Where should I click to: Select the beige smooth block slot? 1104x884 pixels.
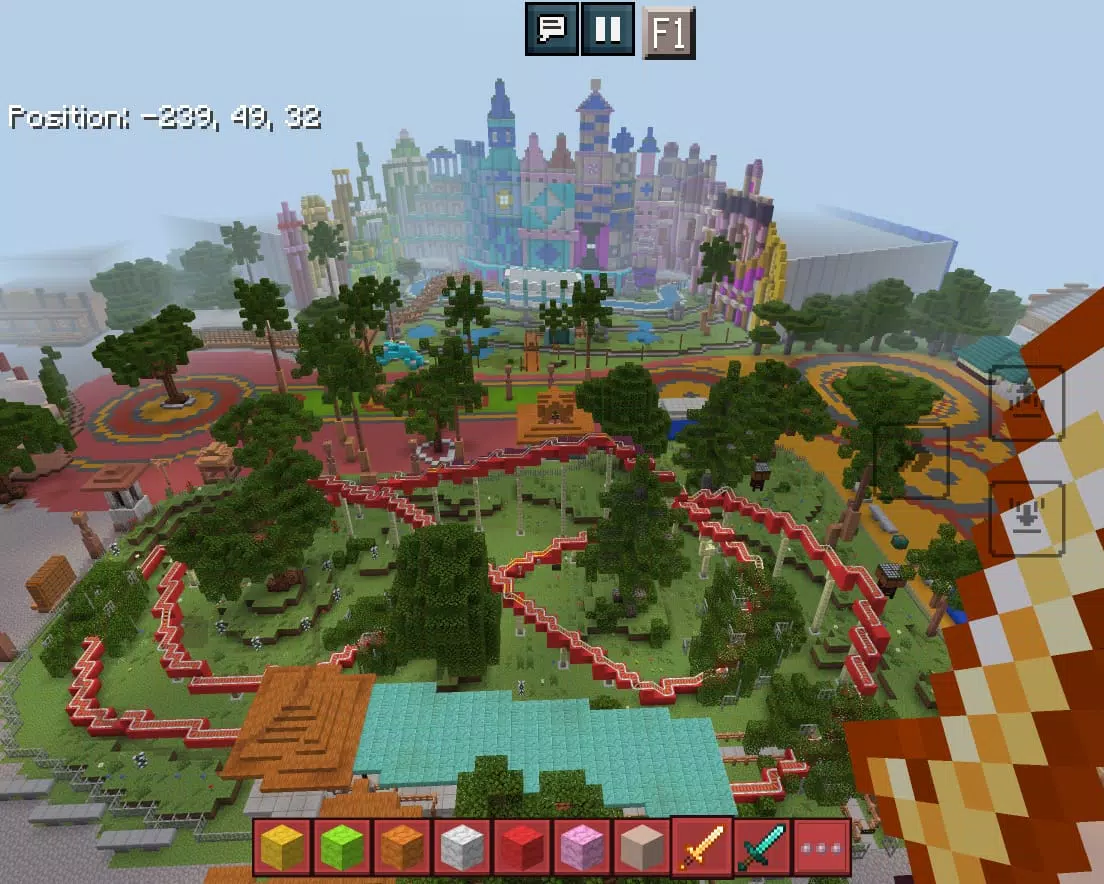(642, 847)
